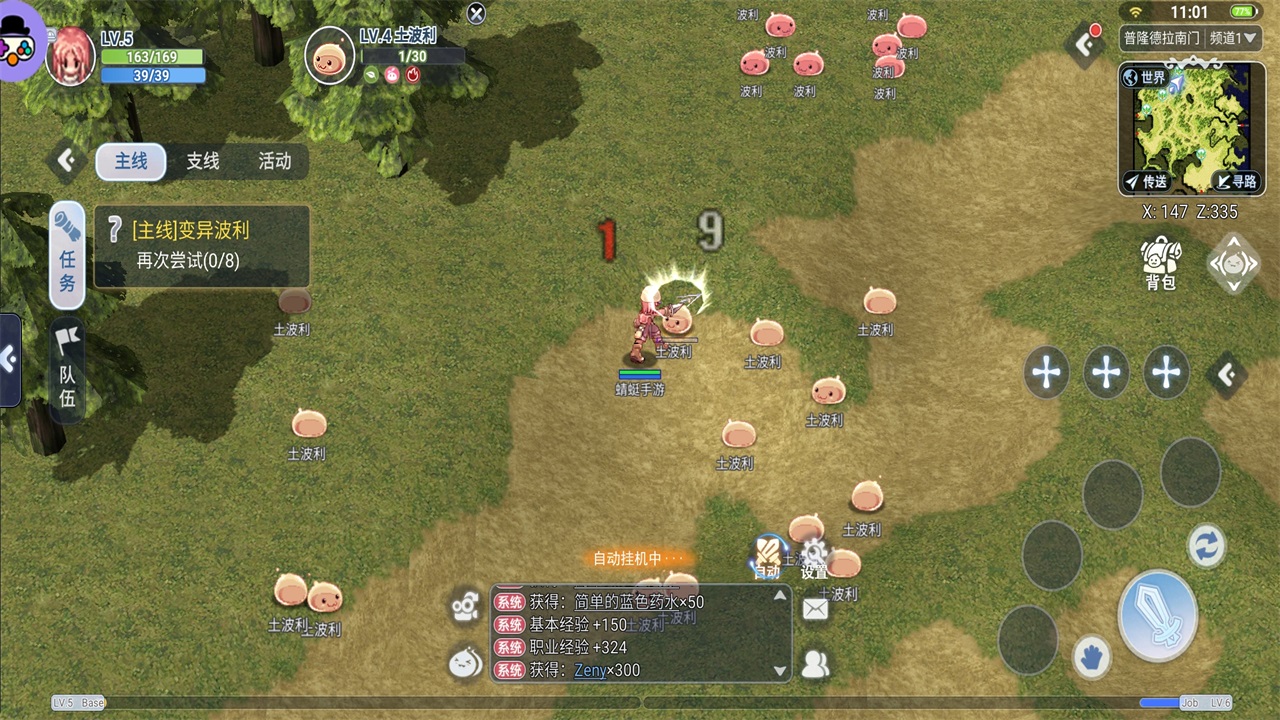Image resolution: width=1280 pixels, height=720 pixels.
Task: Click the blue swap arrows button
Action: tap(1206, 546)
